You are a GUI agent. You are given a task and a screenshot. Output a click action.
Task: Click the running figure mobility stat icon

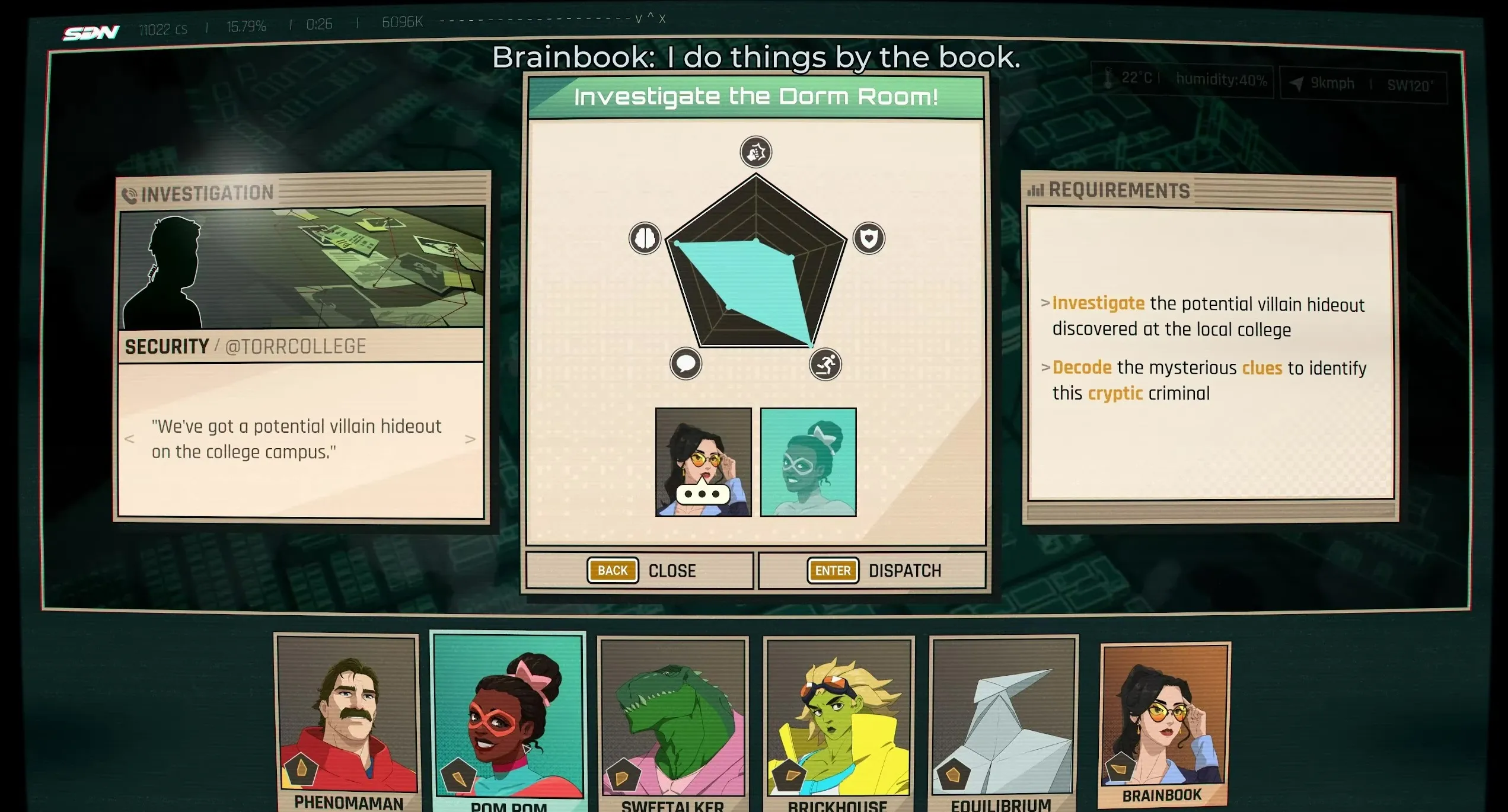tap(825, 365)
